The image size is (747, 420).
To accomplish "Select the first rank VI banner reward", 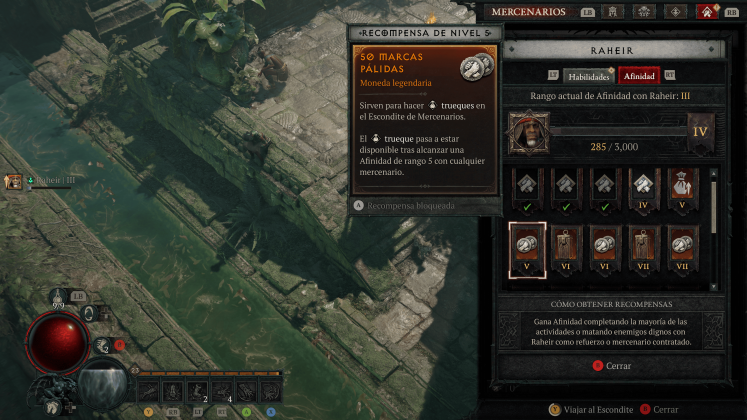I will (566, 246).
